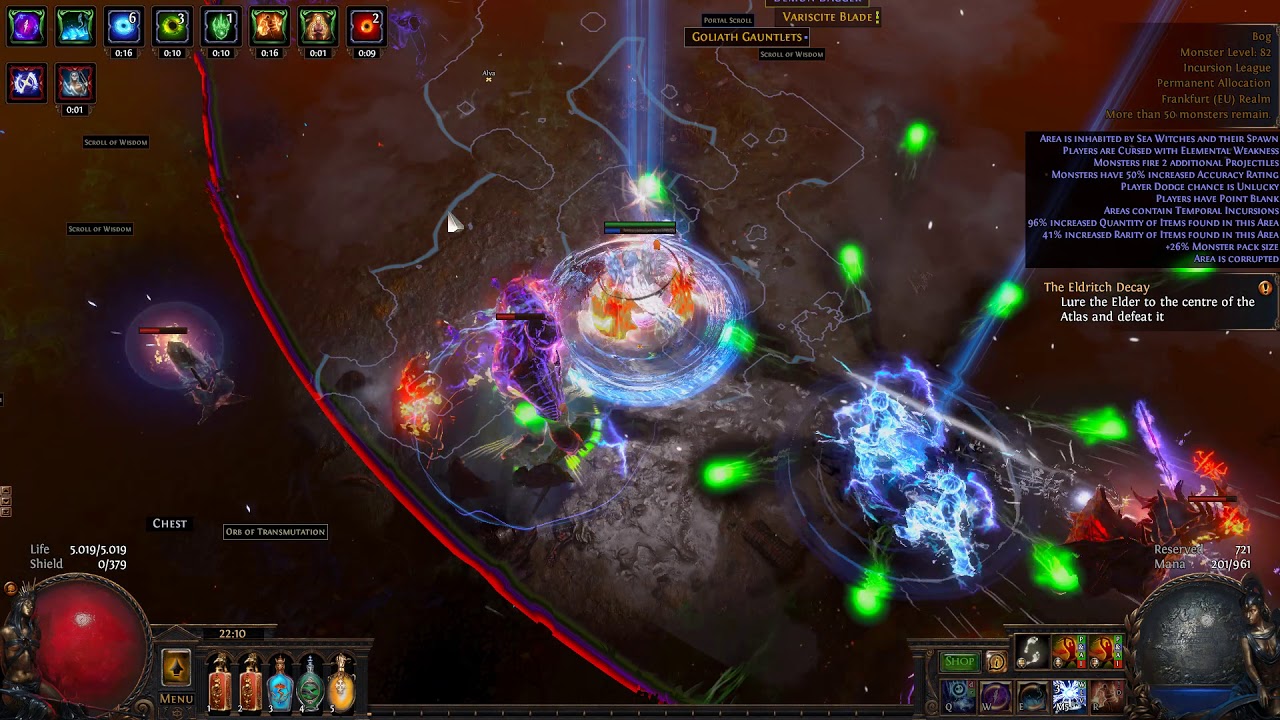
Task: Pick up the Variscite Blade item label
Action: click(826, 17)
